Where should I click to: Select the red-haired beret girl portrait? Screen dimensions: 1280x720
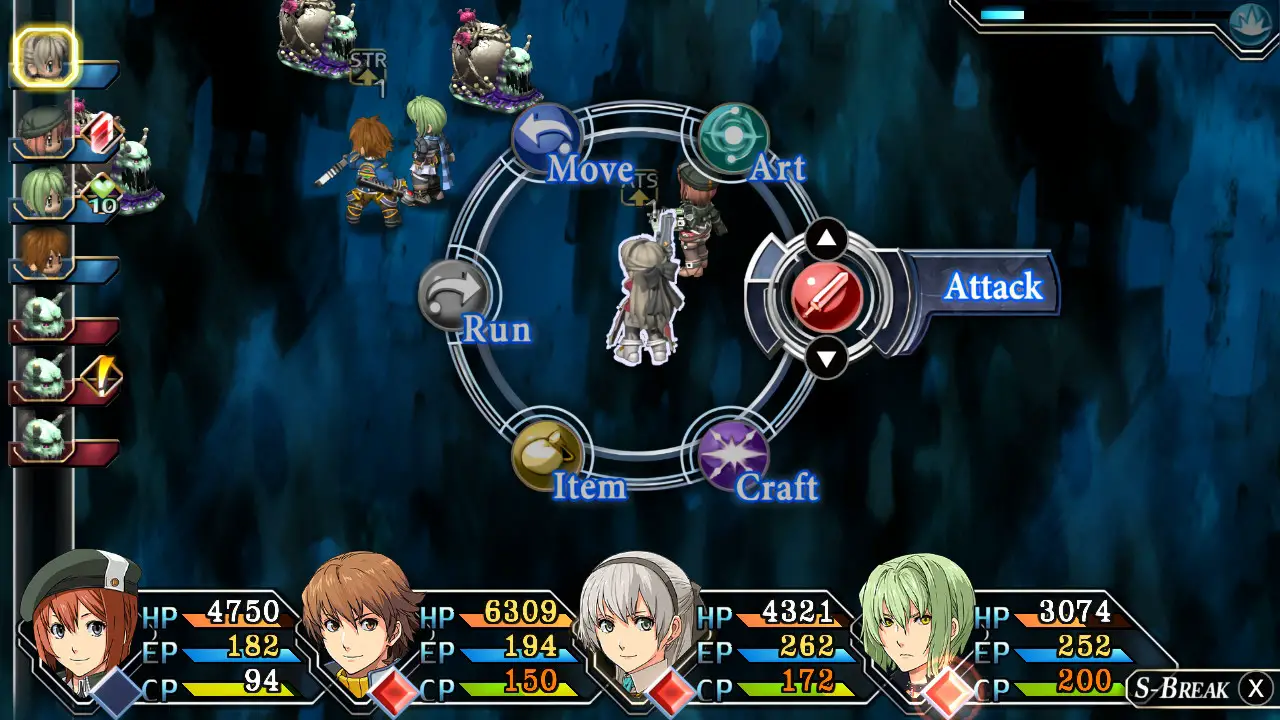click(x=80, y=618)
